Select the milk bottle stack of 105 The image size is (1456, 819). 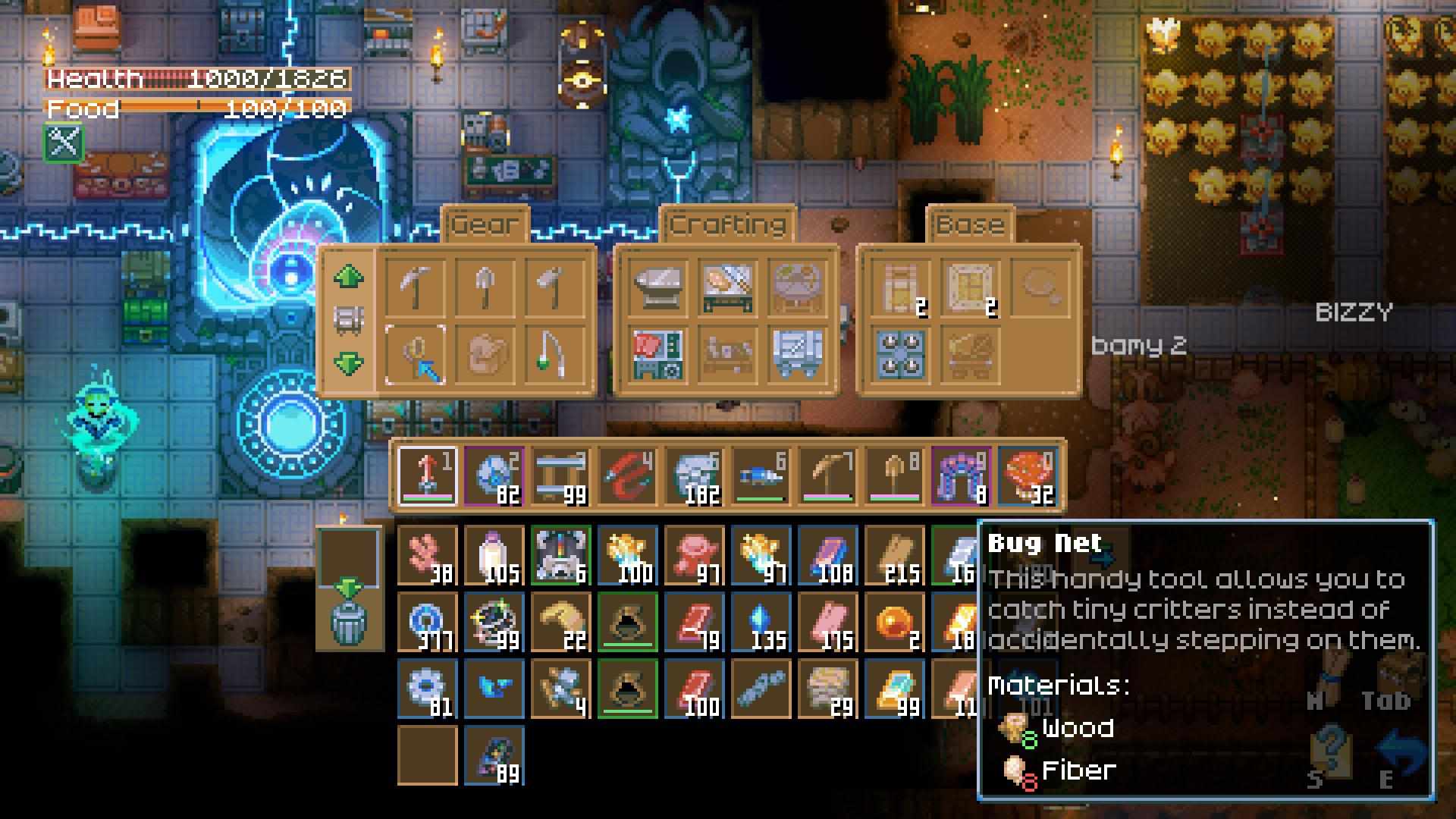(494, 556)
